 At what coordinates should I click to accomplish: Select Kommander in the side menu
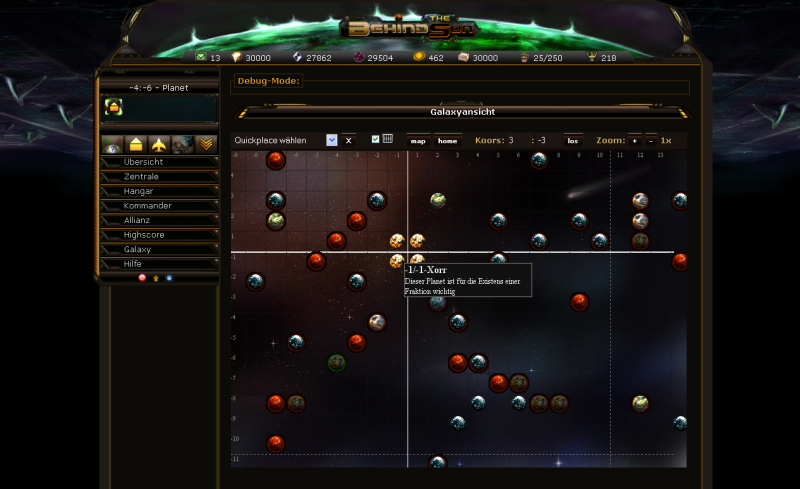159,206
